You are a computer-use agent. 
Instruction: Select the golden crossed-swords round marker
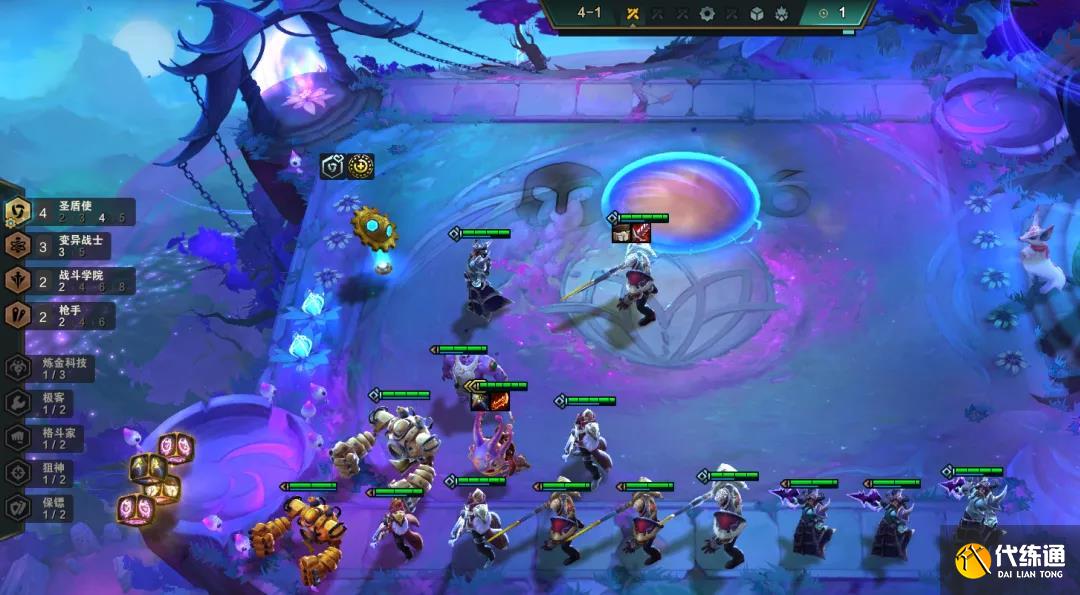[x=632, y=13]
